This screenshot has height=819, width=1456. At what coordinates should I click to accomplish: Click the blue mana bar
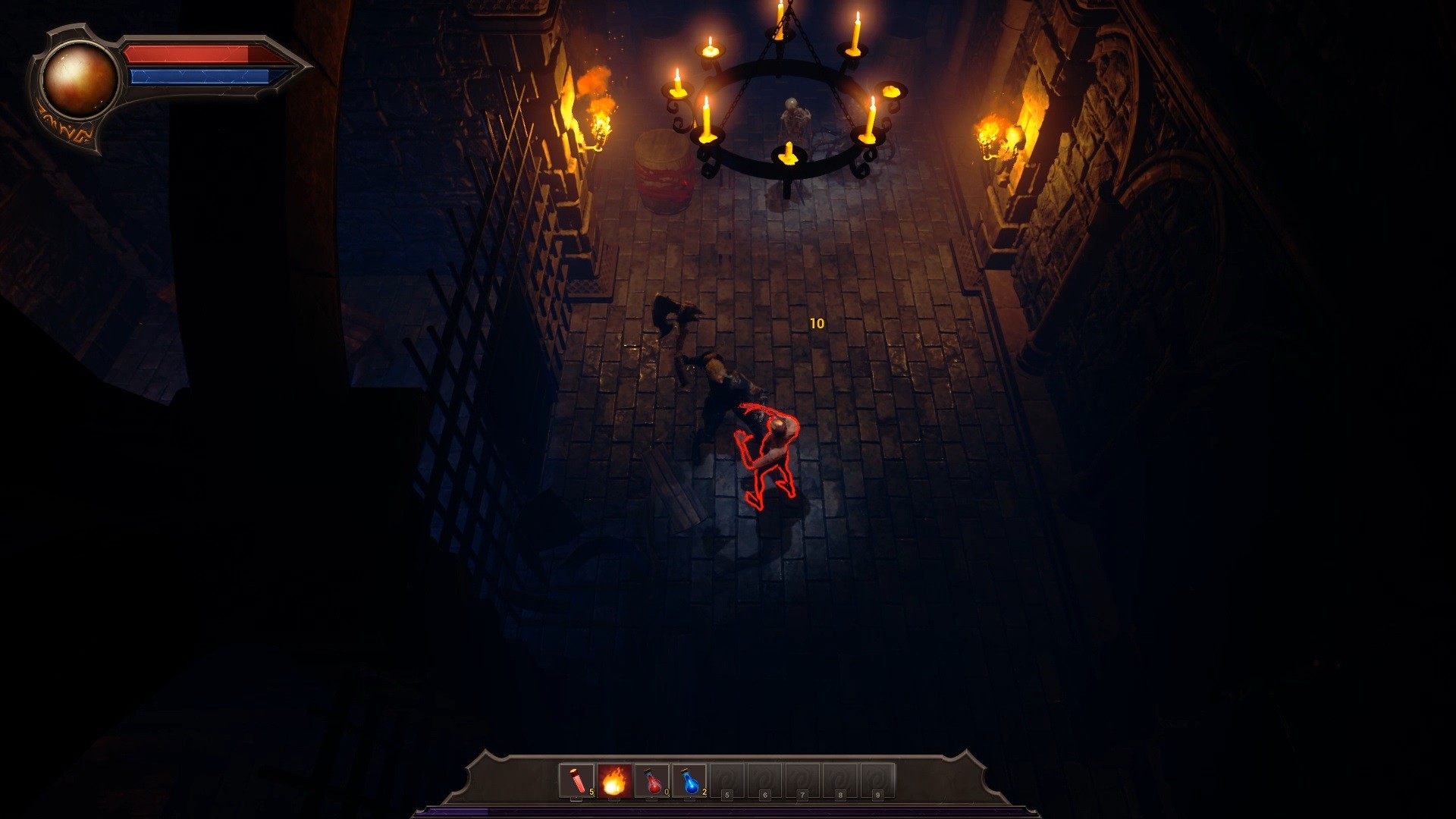(190, 76)
